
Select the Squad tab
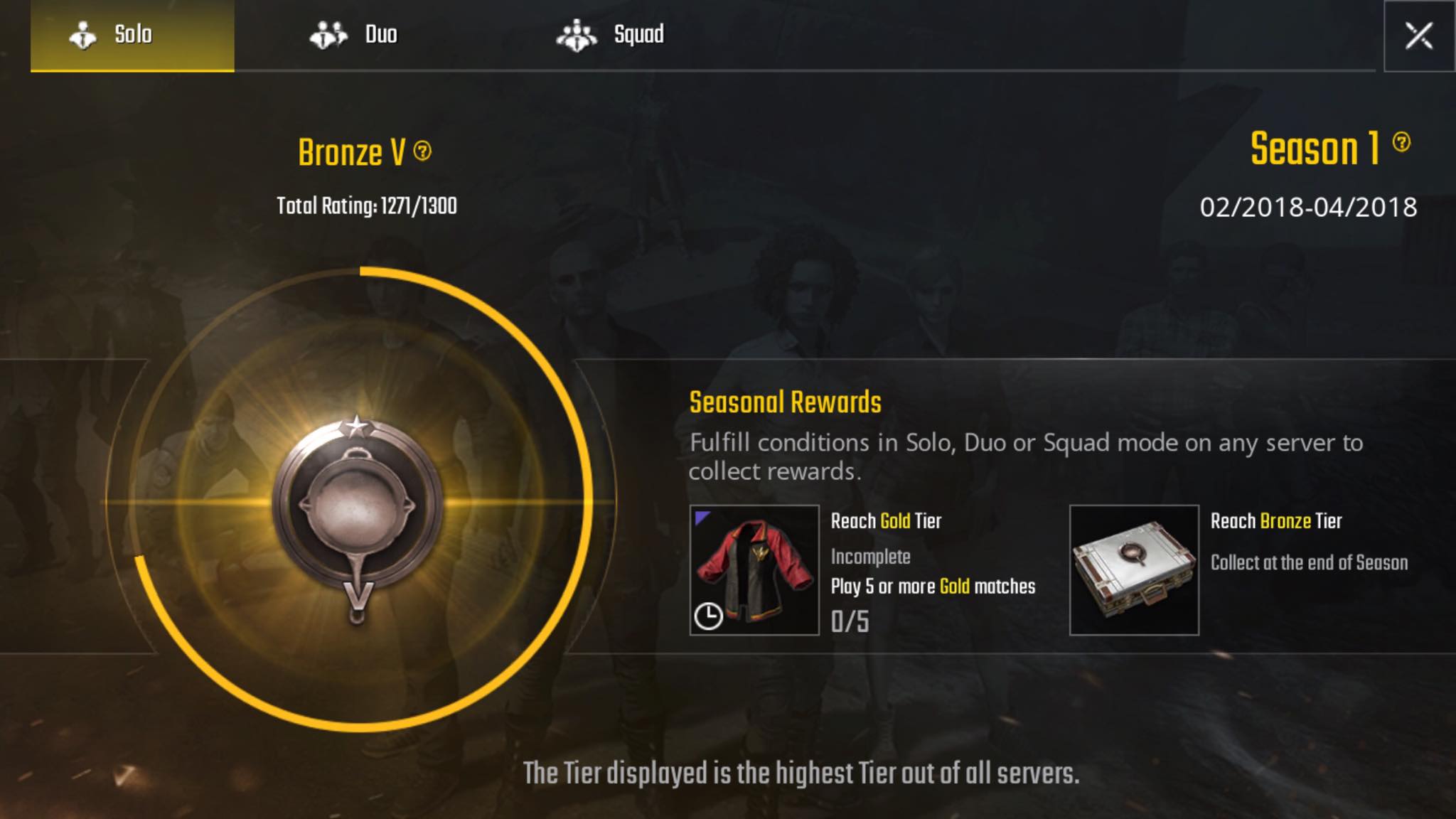[x=610, y=35]
